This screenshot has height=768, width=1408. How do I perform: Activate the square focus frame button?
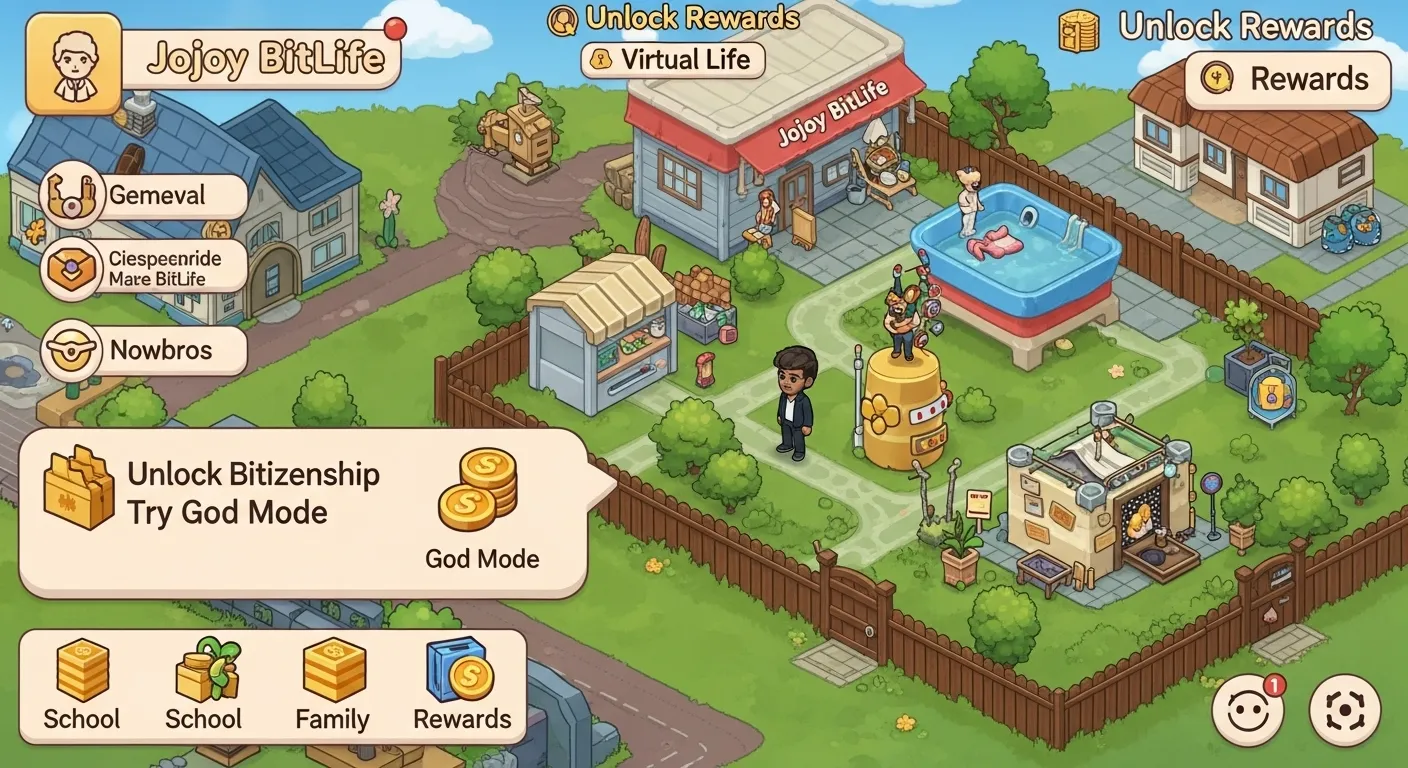(1344, 711)
